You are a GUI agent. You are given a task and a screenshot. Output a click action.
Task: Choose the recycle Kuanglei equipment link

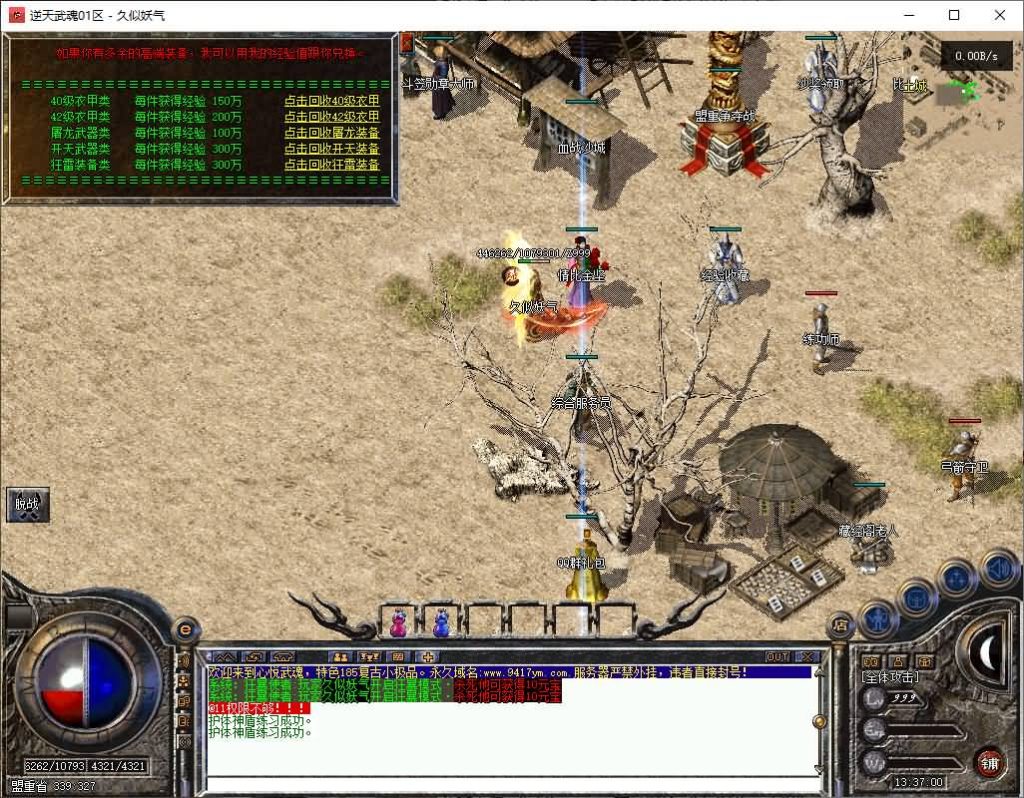pos(331,165)
